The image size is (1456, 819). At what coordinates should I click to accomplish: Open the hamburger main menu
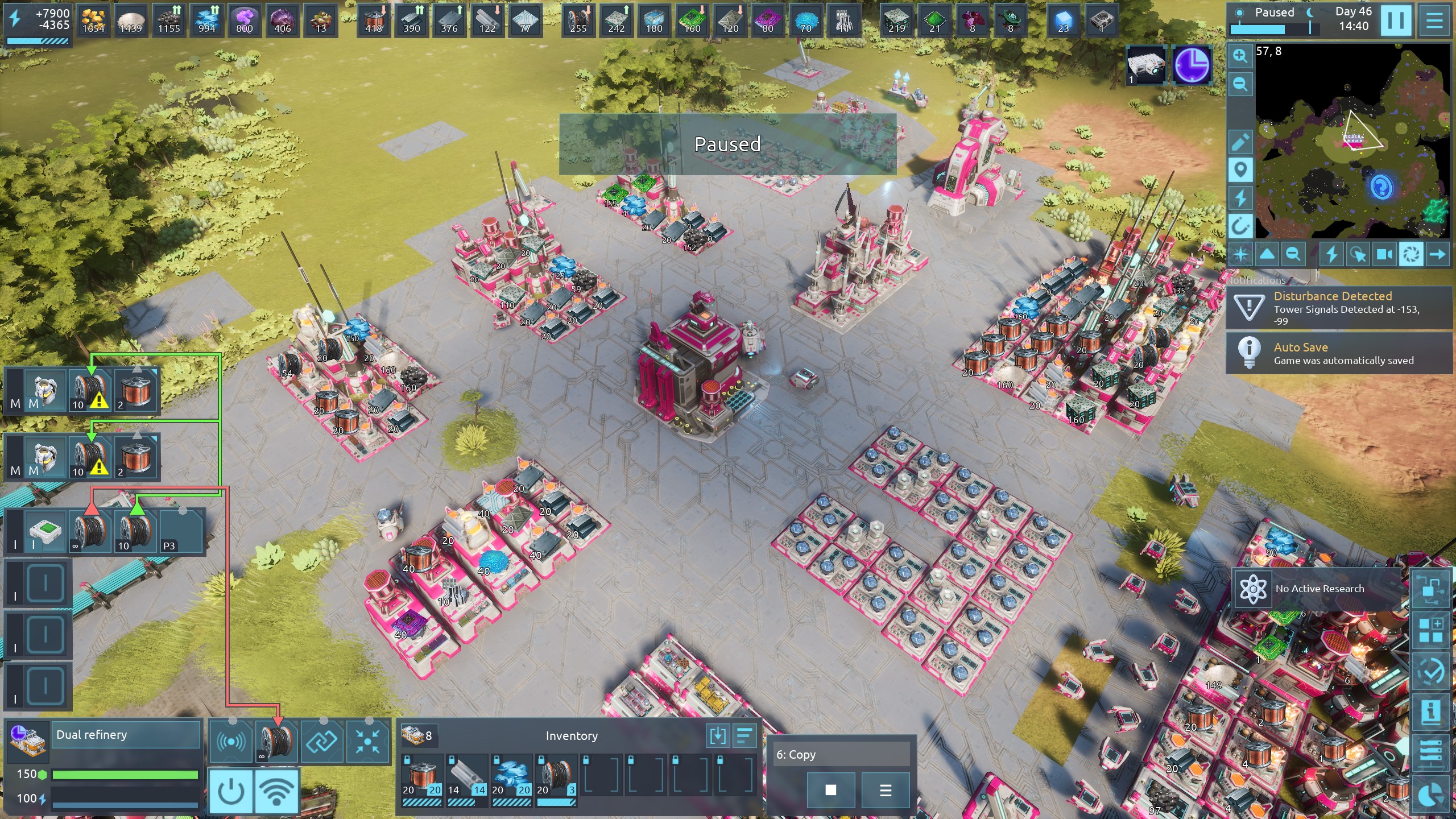click(x=1434, y=20)
